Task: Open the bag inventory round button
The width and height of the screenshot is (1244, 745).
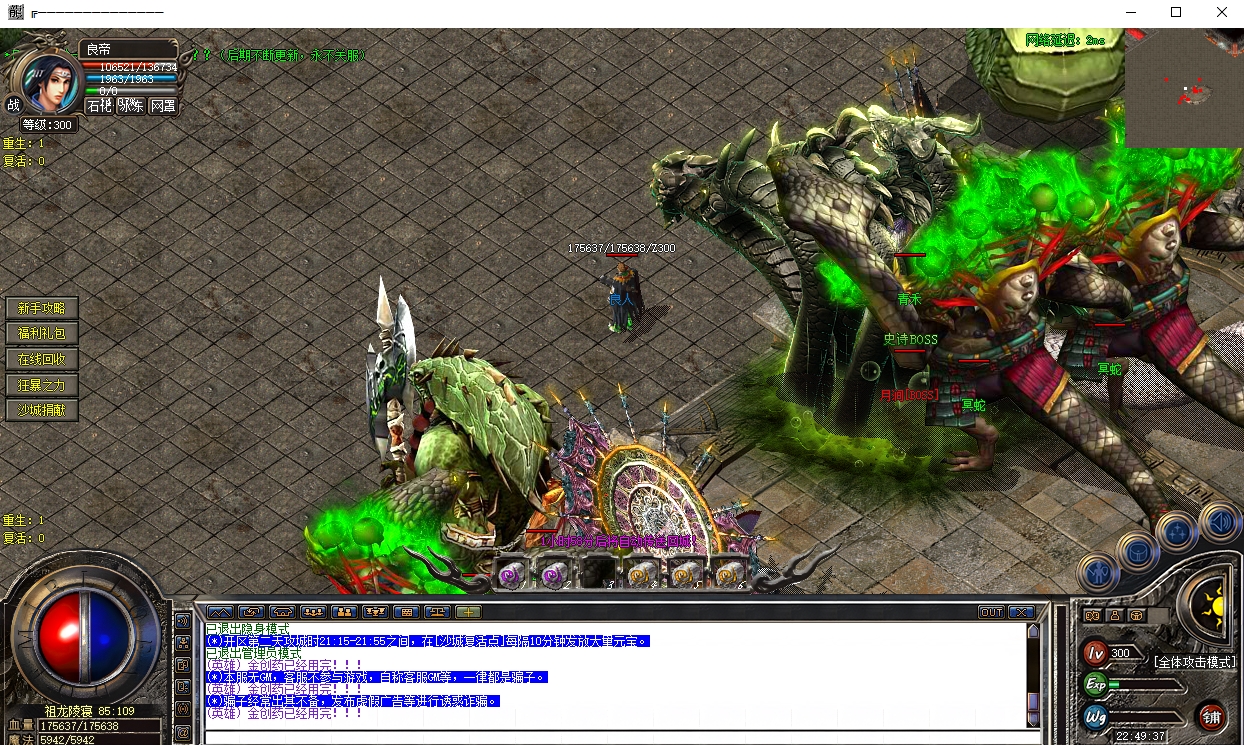Action: [1138, 551]
